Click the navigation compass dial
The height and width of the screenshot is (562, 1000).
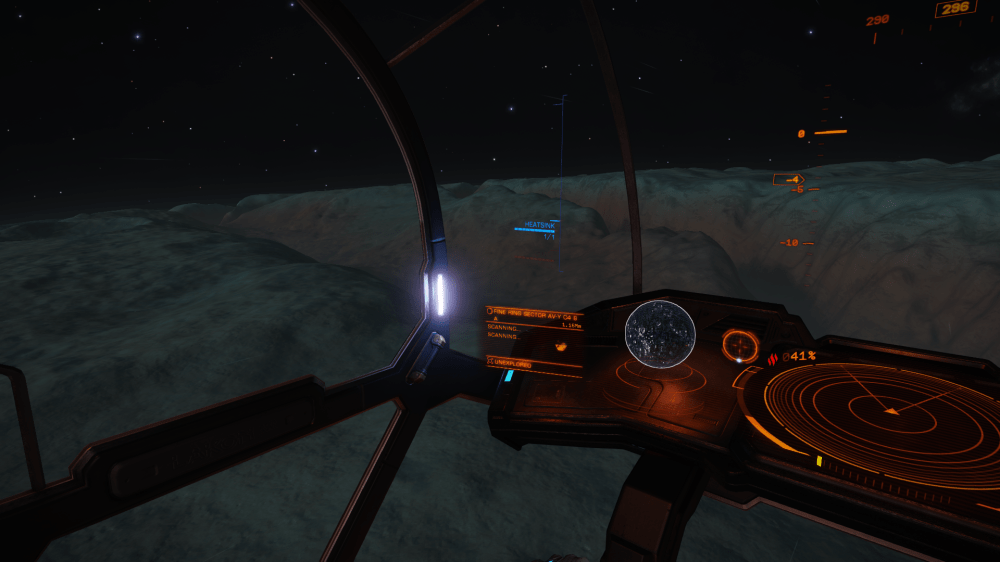click(x=740, y=346)
